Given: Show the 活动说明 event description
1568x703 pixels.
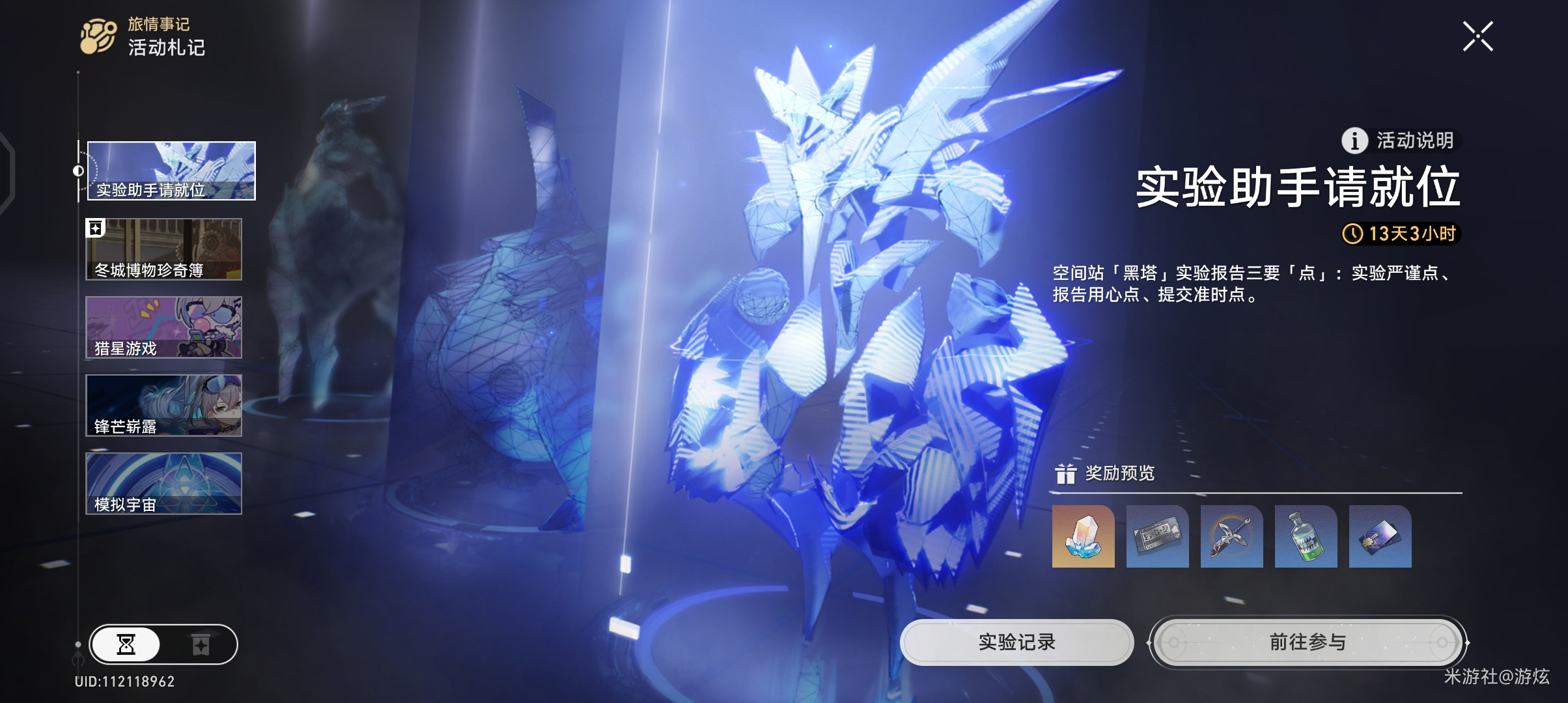Looking at the screenshot, I should tap(1400, 141).
